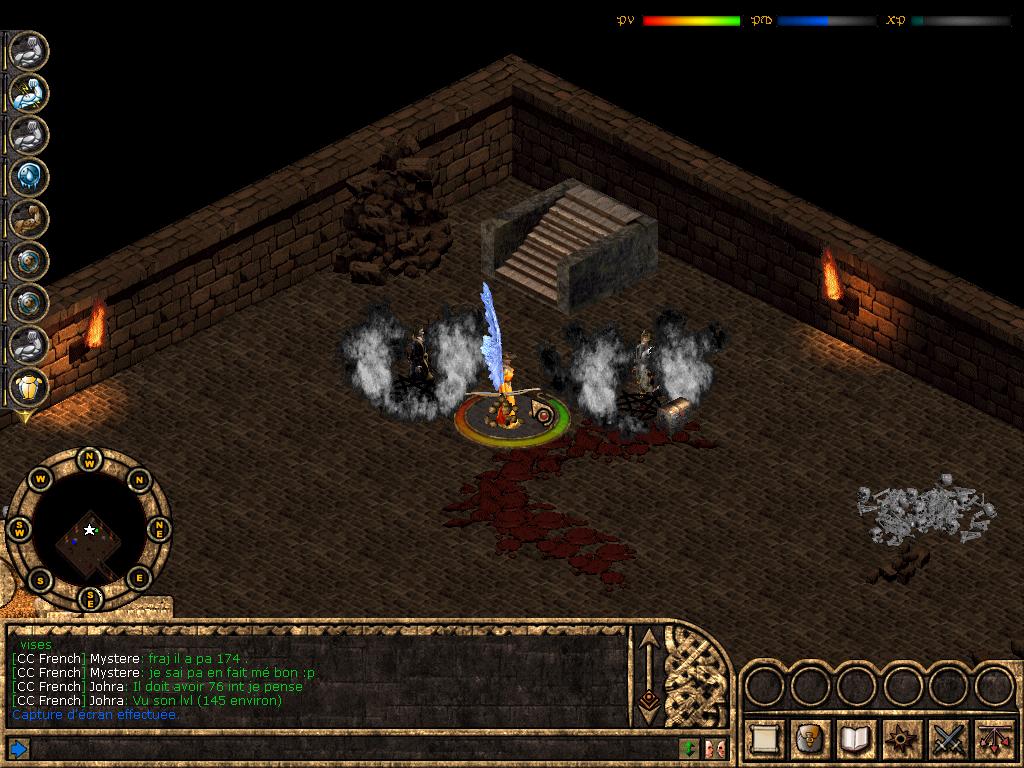The width and height of the screenshot is (1024, 768).
Task: Click the blue arrow beside chat input
Action: pos(18,748)
